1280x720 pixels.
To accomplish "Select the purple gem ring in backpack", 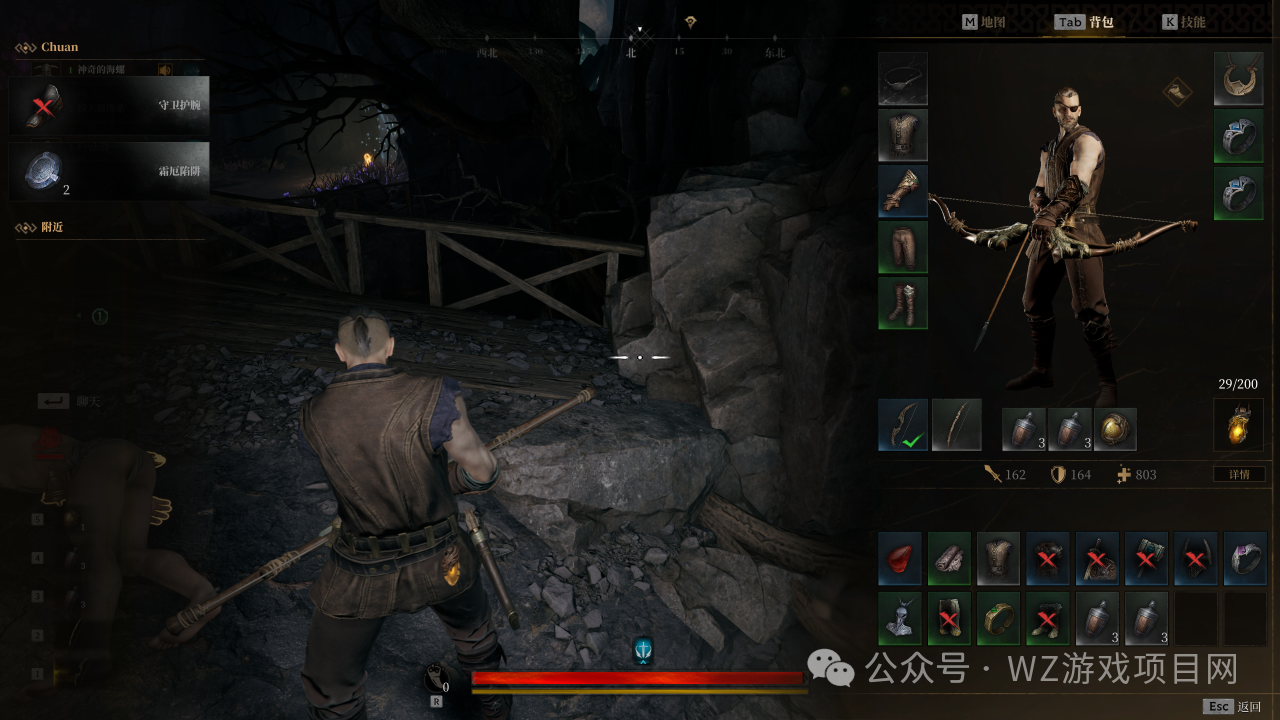I will (1245, 559).
